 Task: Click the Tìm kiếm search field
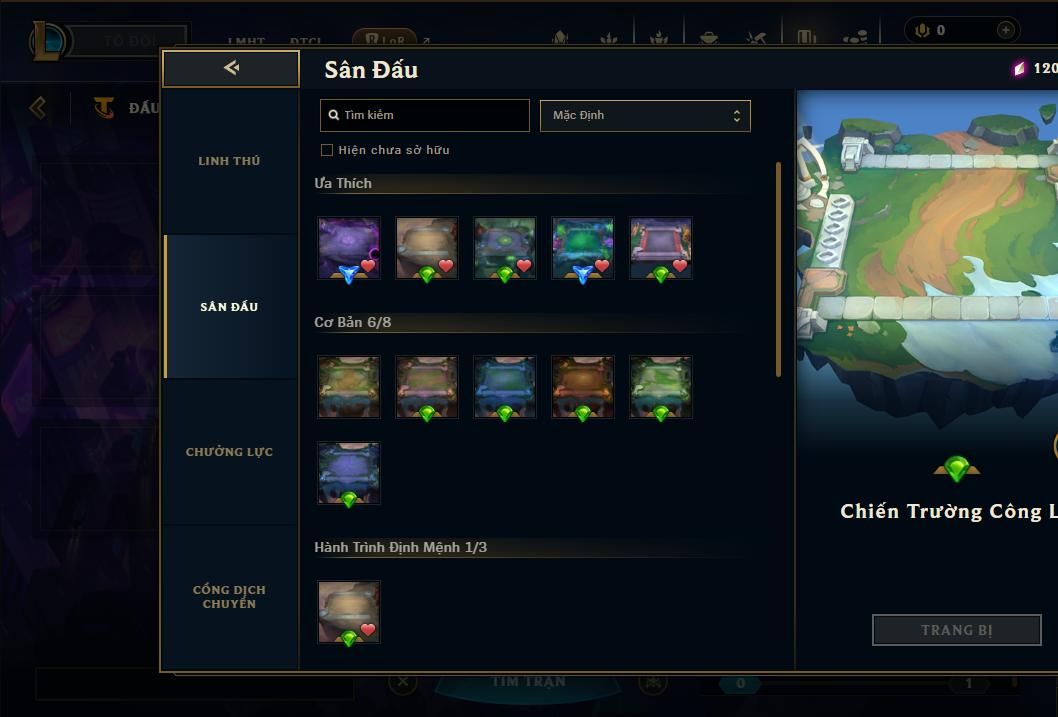pos(425,115)
